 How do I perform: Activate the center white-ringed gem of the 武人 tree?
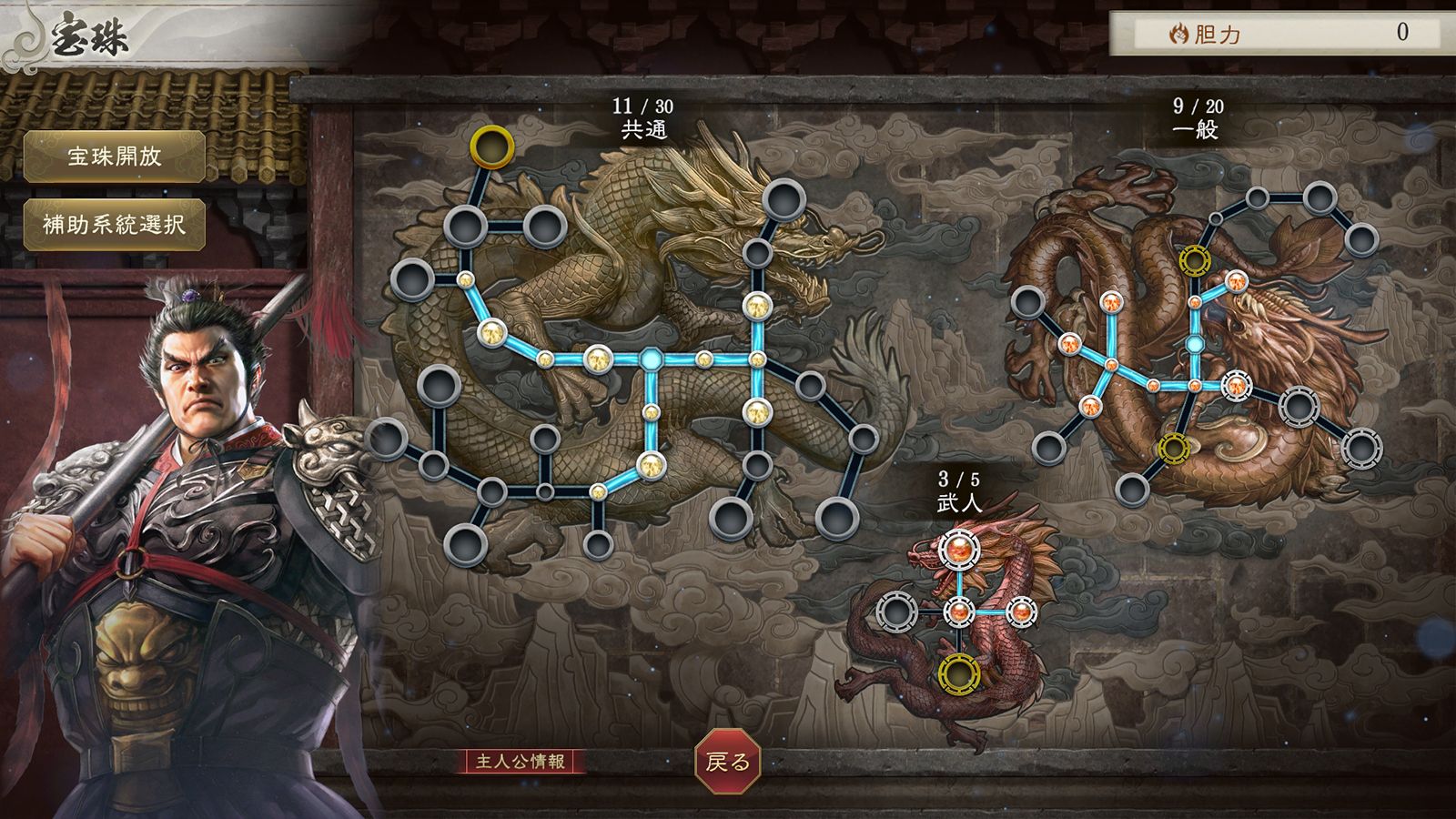960,612
